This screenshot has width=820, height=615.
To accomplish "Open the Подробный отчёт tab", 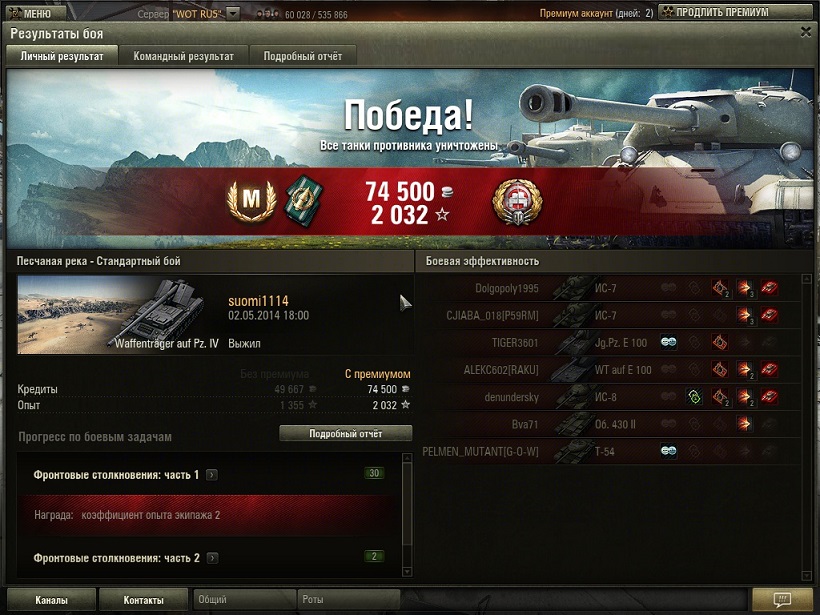I will coord(302,56).
